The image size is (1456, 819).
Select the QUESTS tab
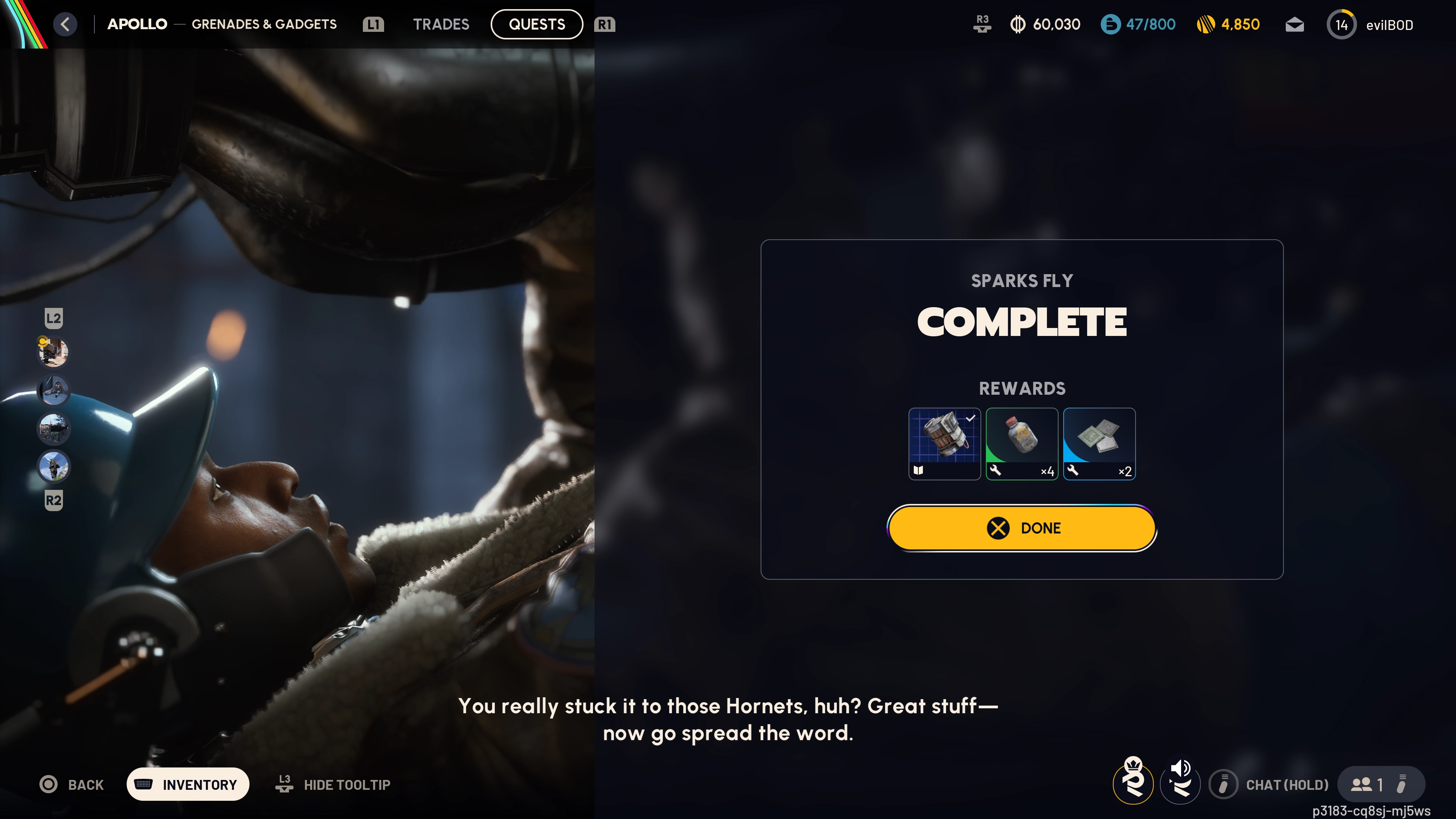point(537,24)
